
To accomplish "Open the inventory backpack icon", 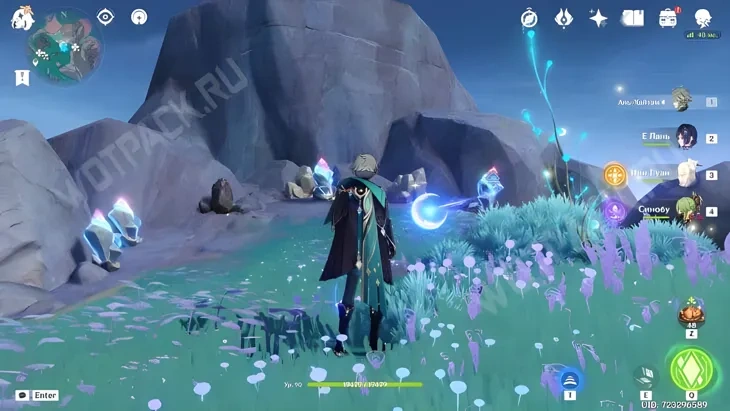I will 668,18.
